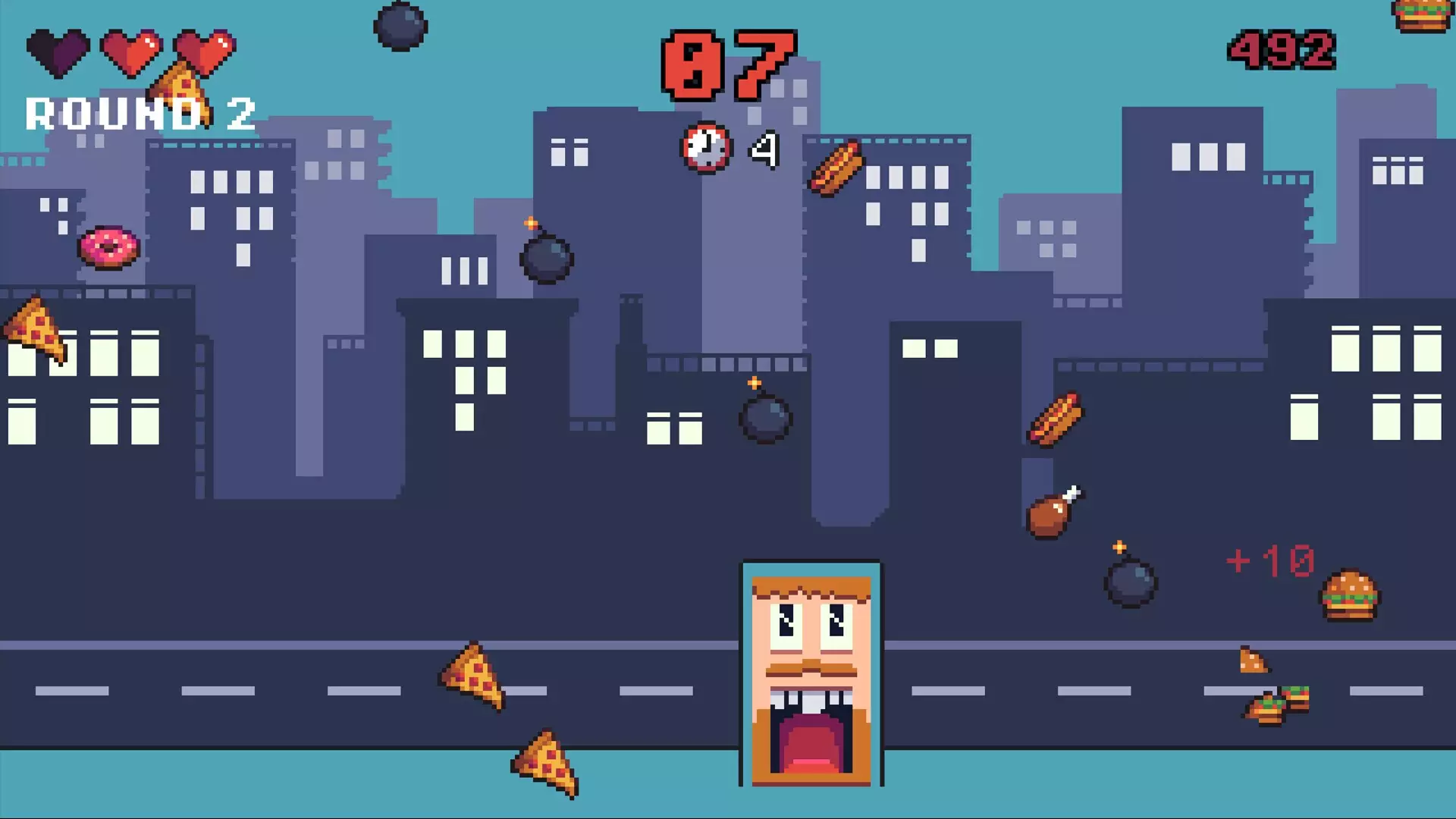This screenshot has height=819, width=1456.
Task: Click the bomb at the top of screen
Action: pyautogui.click(x=400, y=27)
